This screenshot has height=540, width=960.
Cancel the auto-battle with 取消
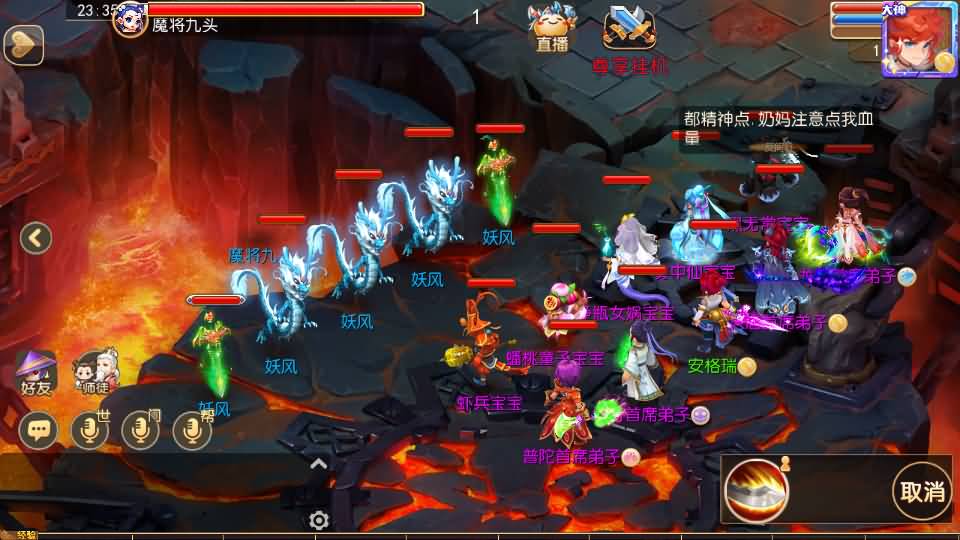pos(922,491)
